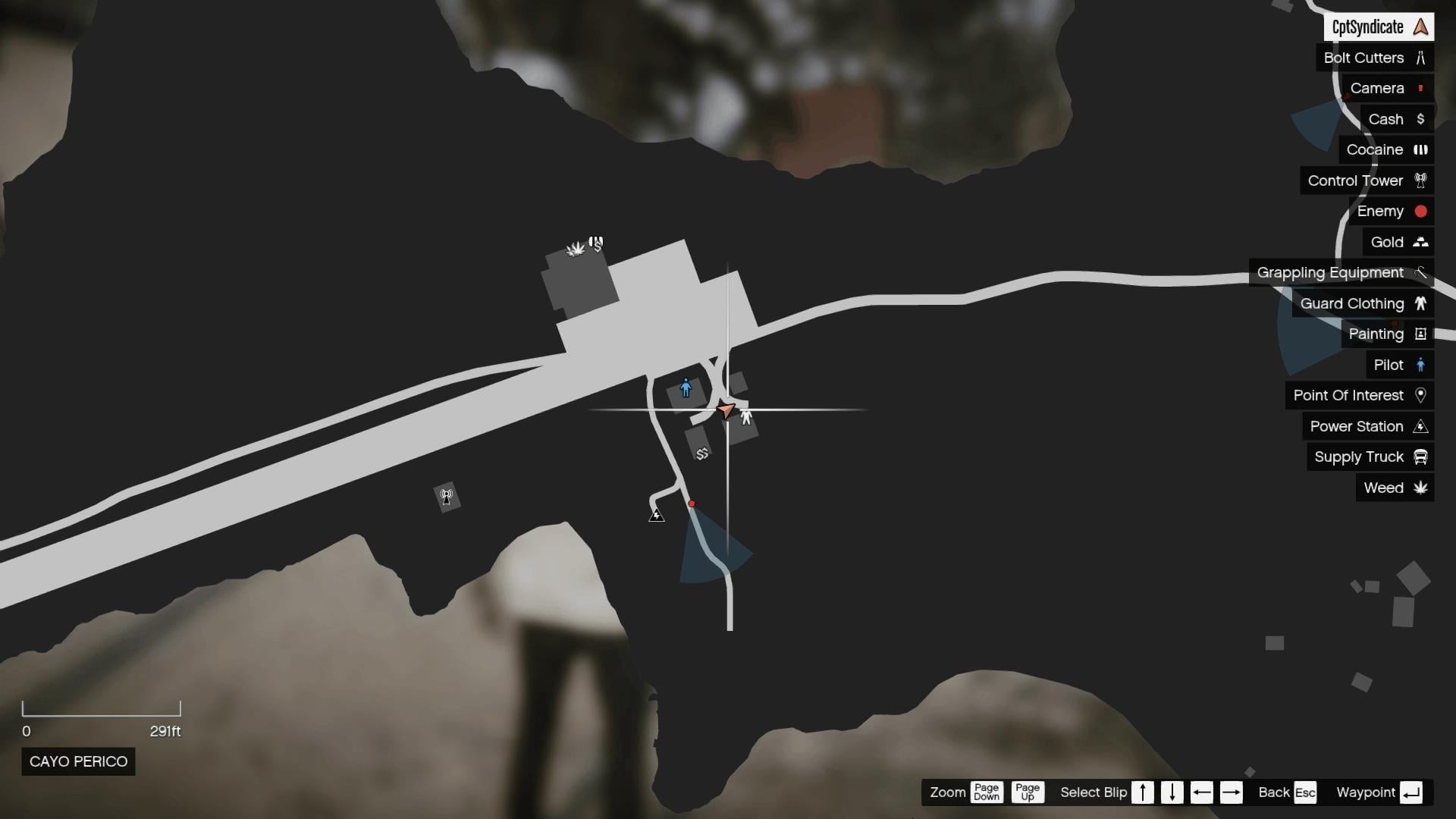The height and width of the screenshot is (819, 1456).
Task: Click the Select Blip down arrow control
Action: click(1174, 792)
